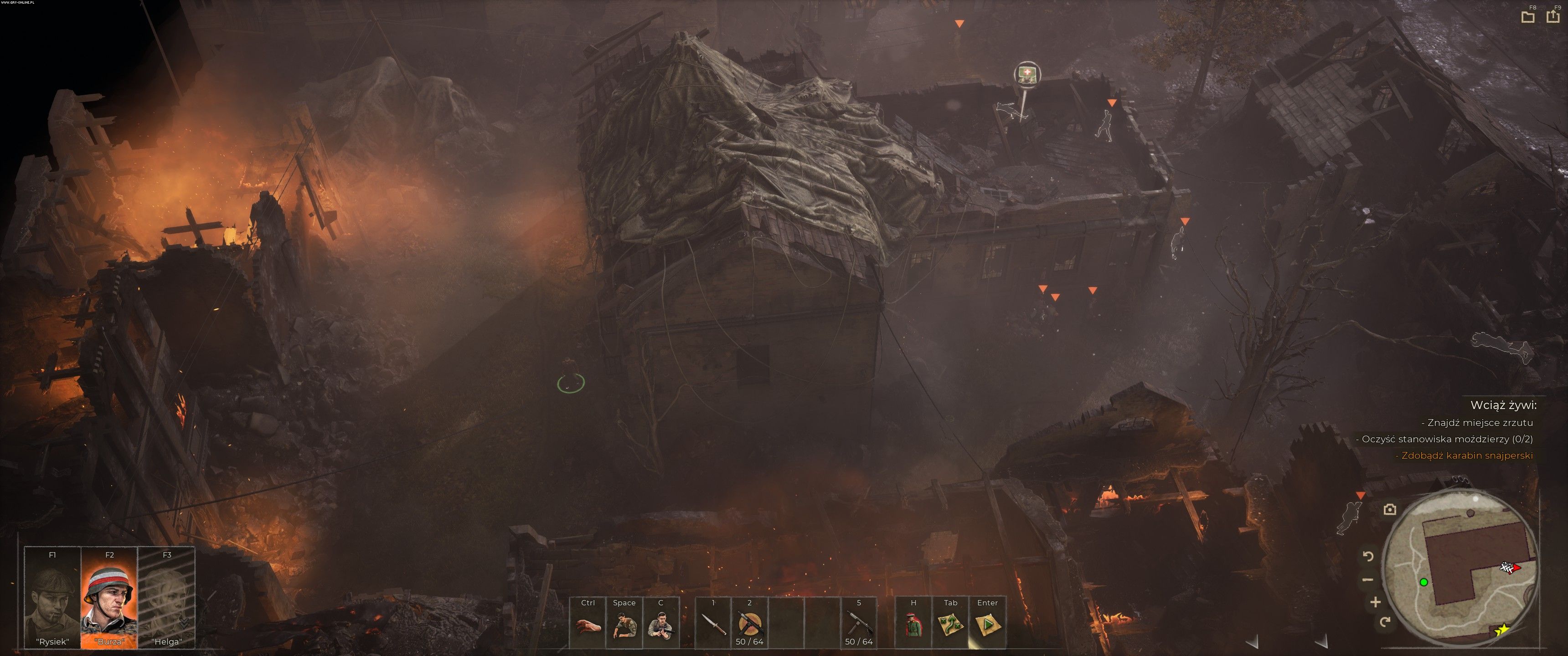Activate the grabbing hand action

point(588,625)
